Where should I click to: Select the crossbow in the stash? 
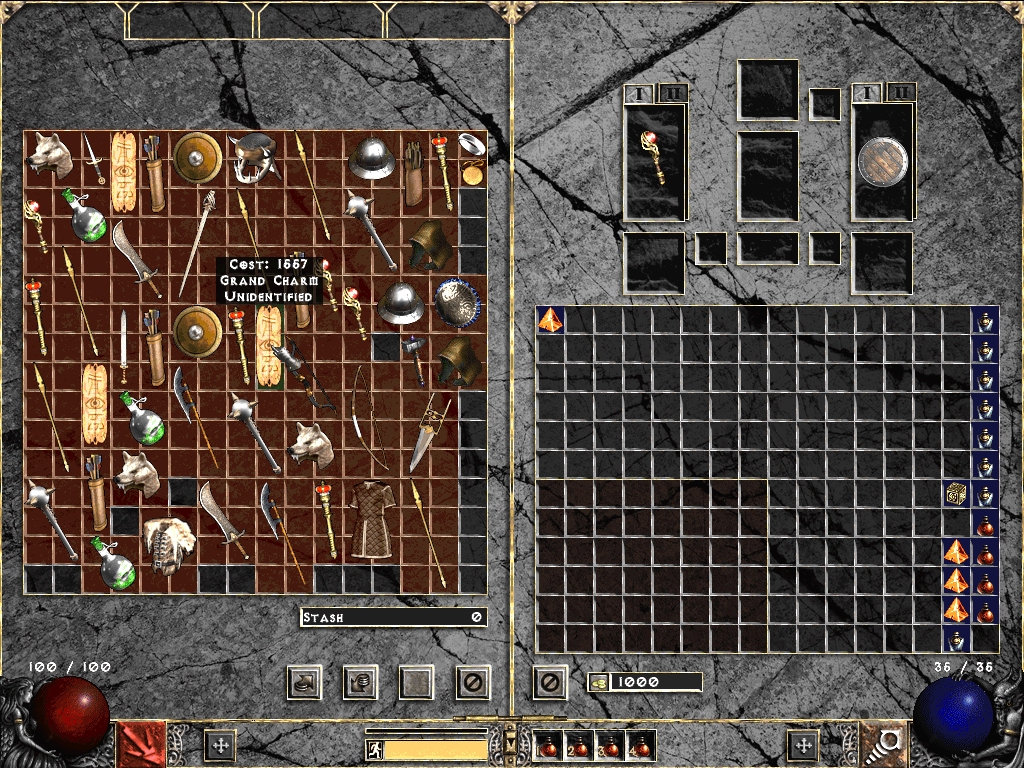[x=298, y=375]
